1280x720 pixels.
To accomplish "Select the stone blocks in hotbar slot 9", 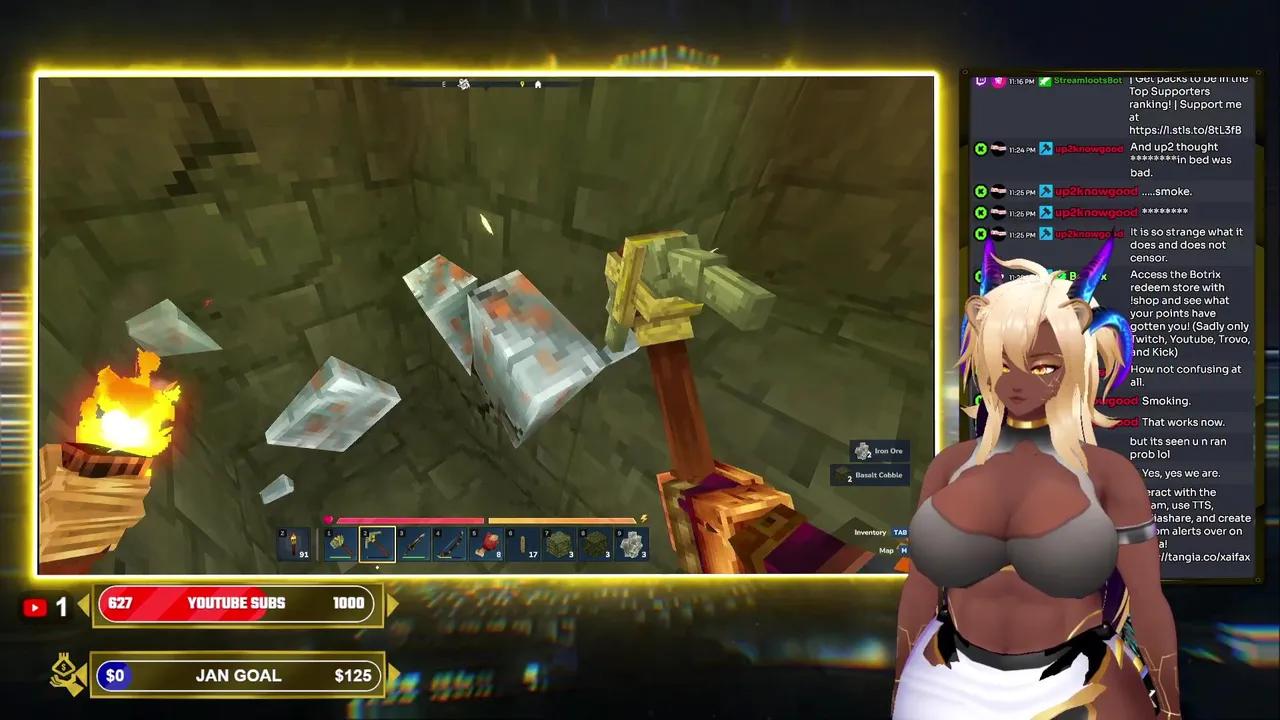I will point(632,544).
